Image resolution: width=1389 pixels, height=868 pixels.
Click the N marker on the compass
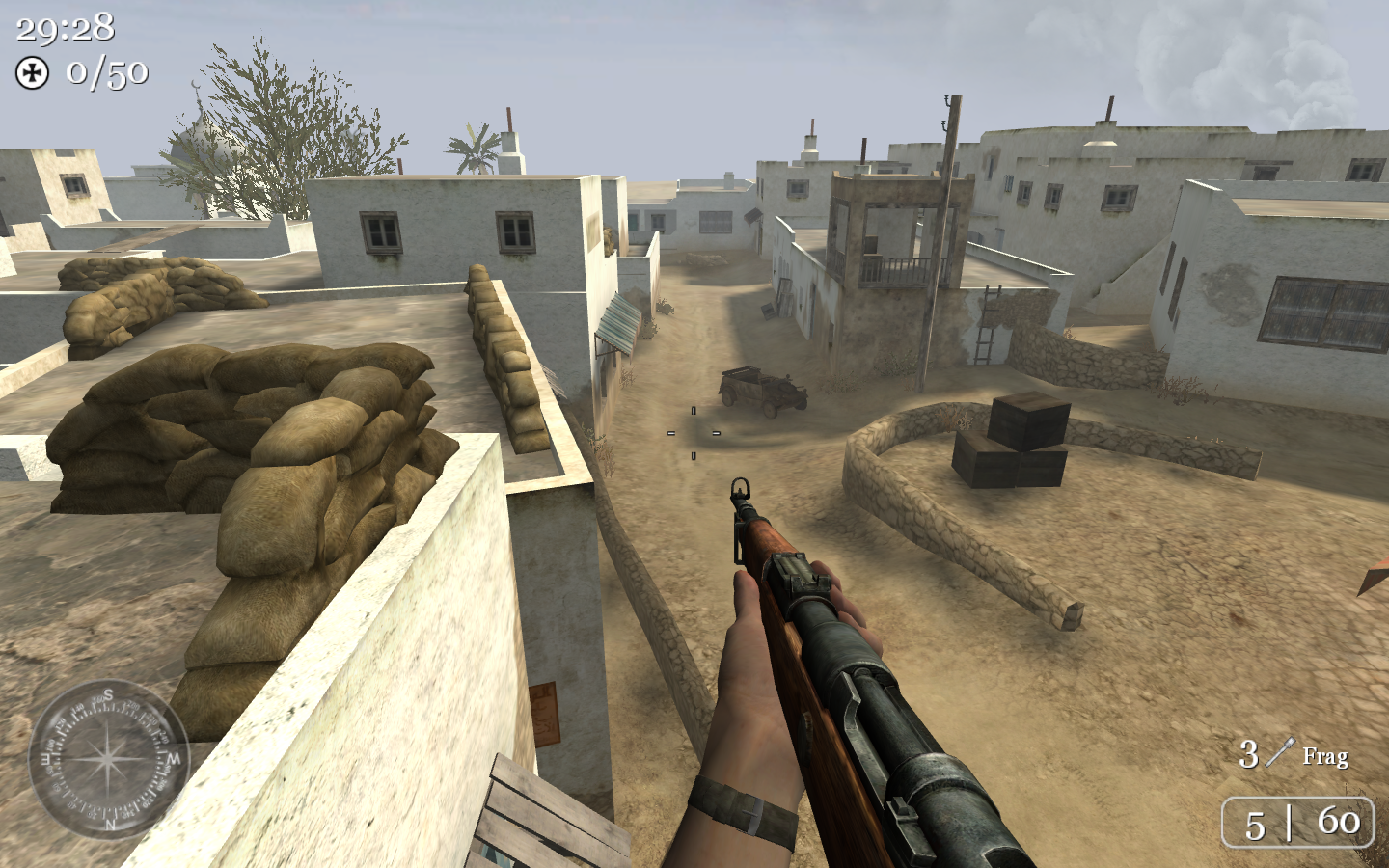pos(109,823)
